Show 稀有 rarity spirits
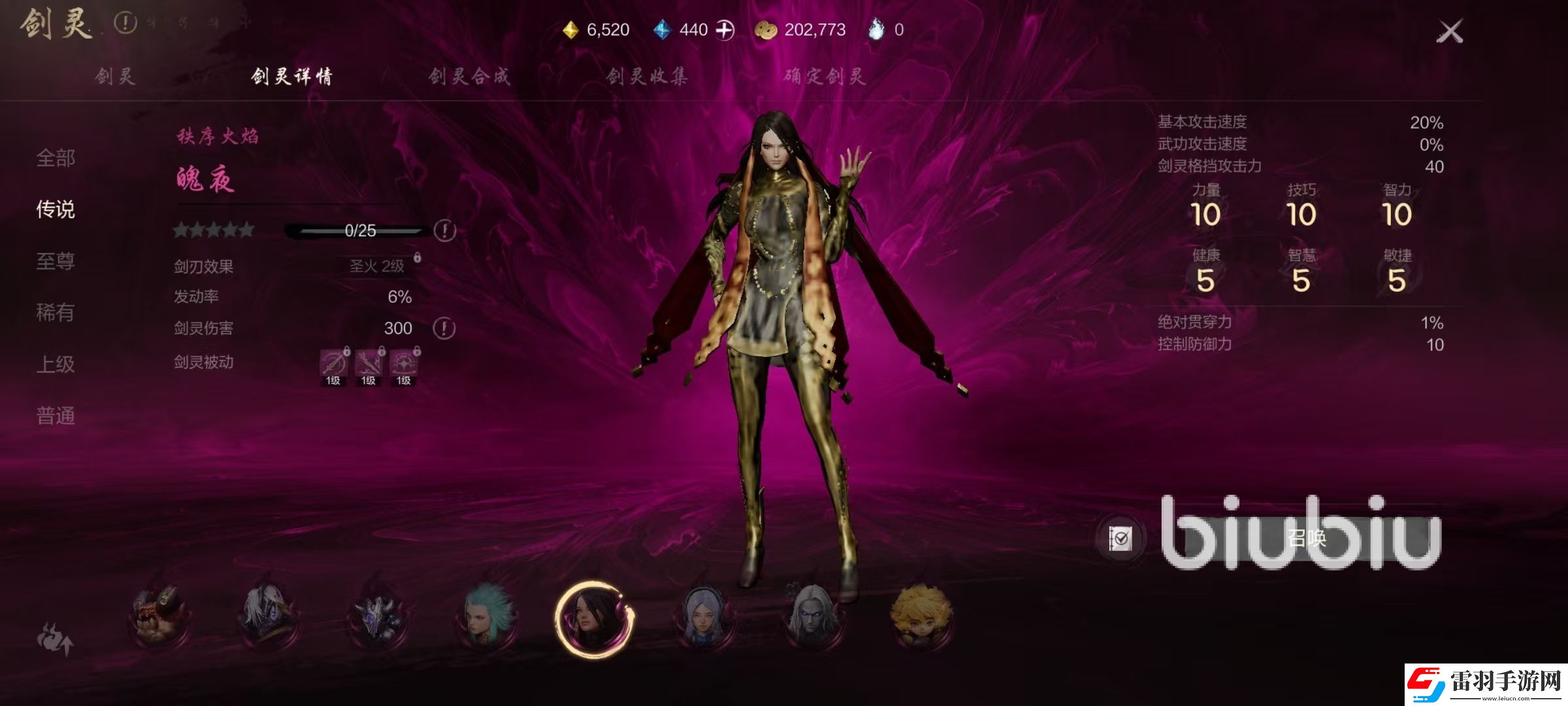This screenshot has width=1568, height=706. pos(56,312)
